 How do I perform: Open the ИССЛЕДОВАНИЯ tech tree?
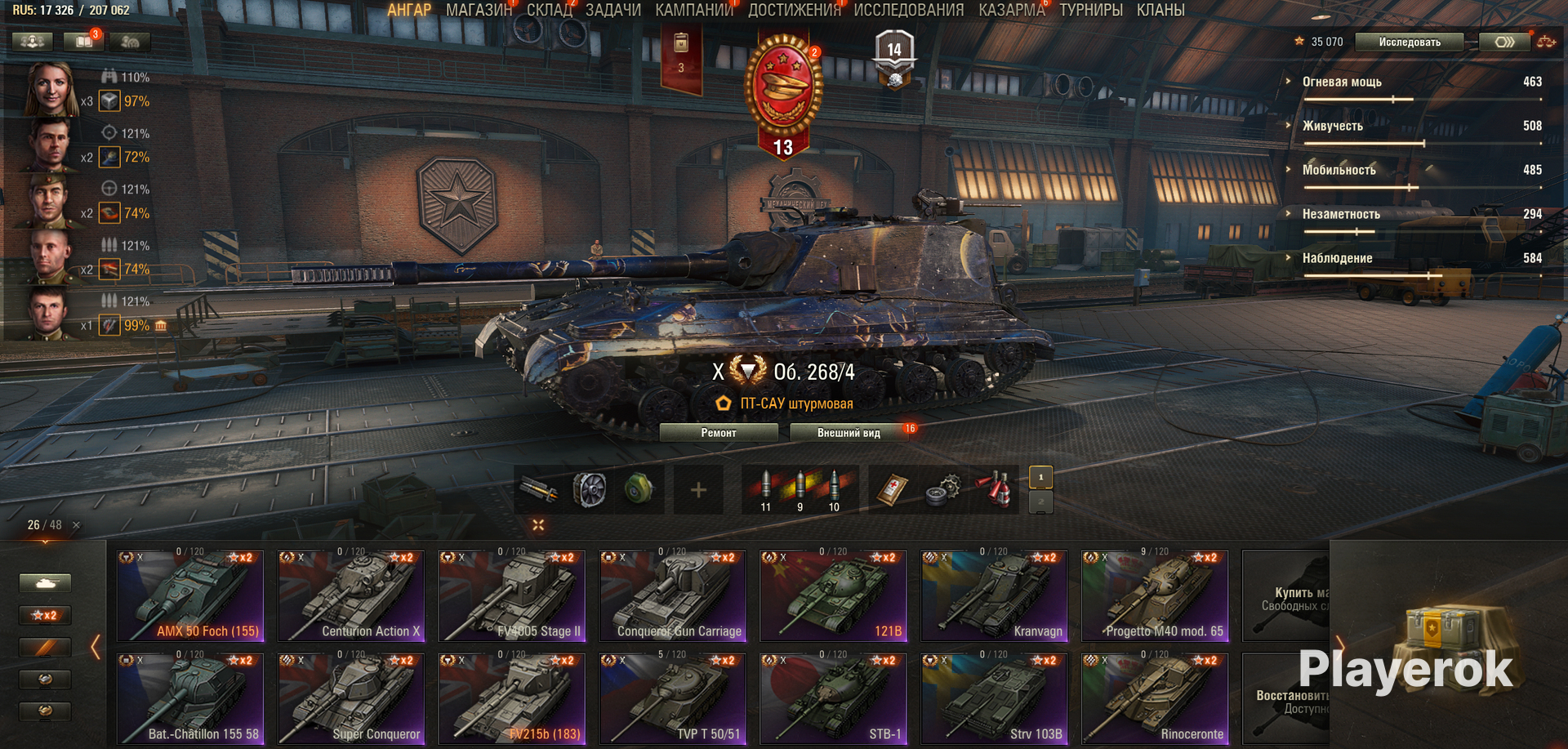point(908,10)
